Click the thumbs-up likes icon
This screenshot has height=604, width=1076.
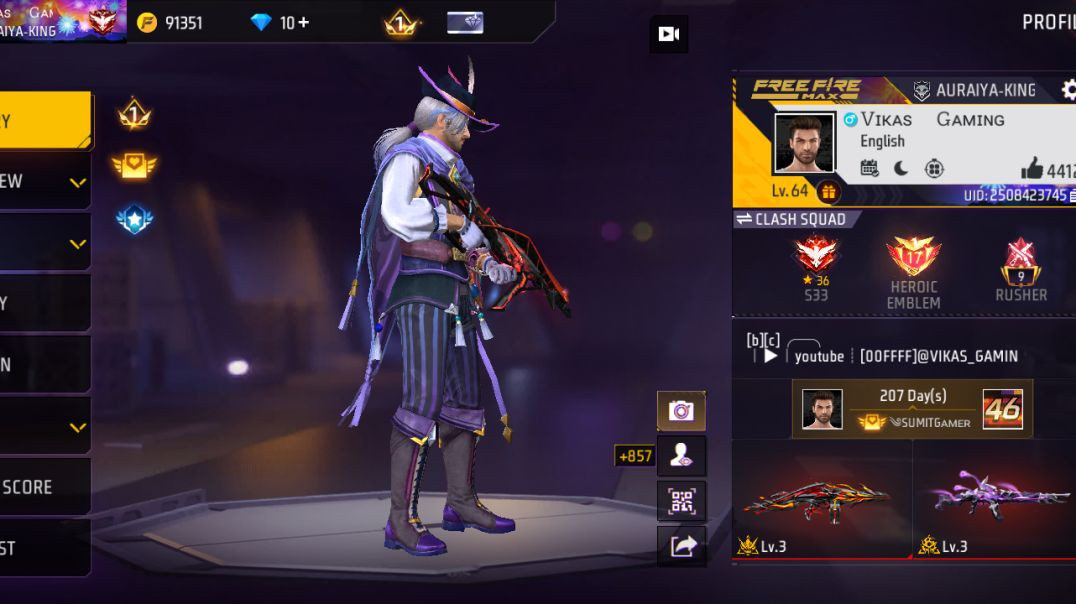point(1032,168)
